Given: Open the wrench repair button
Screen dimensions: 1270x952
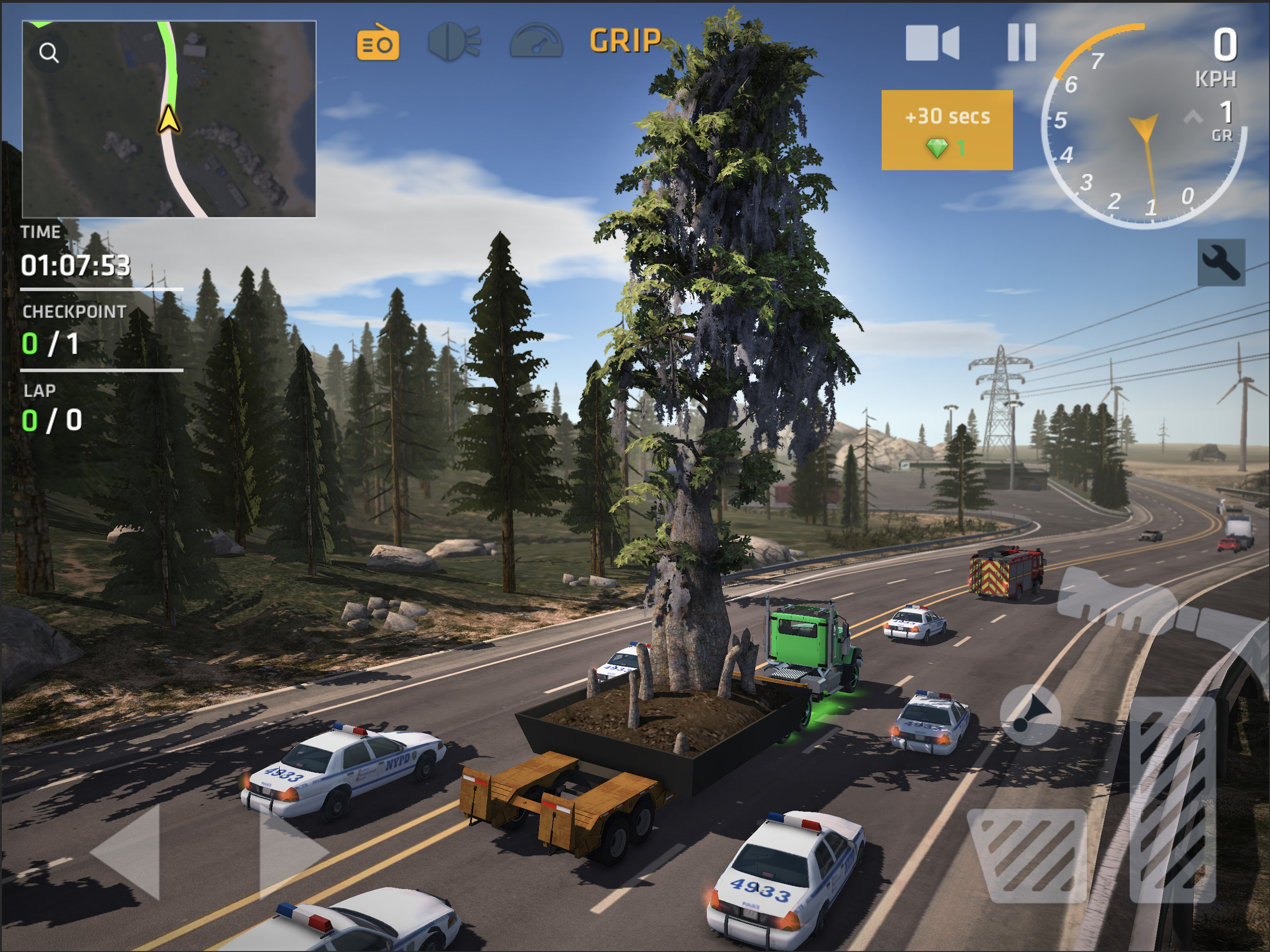Looking at the screenshot, I should click(1221, 262).
